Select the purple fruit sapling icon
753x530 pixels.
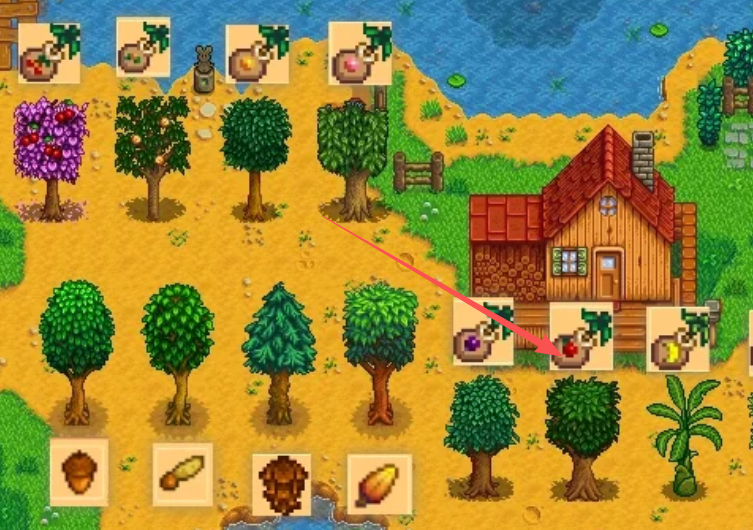tap(483, 331)
